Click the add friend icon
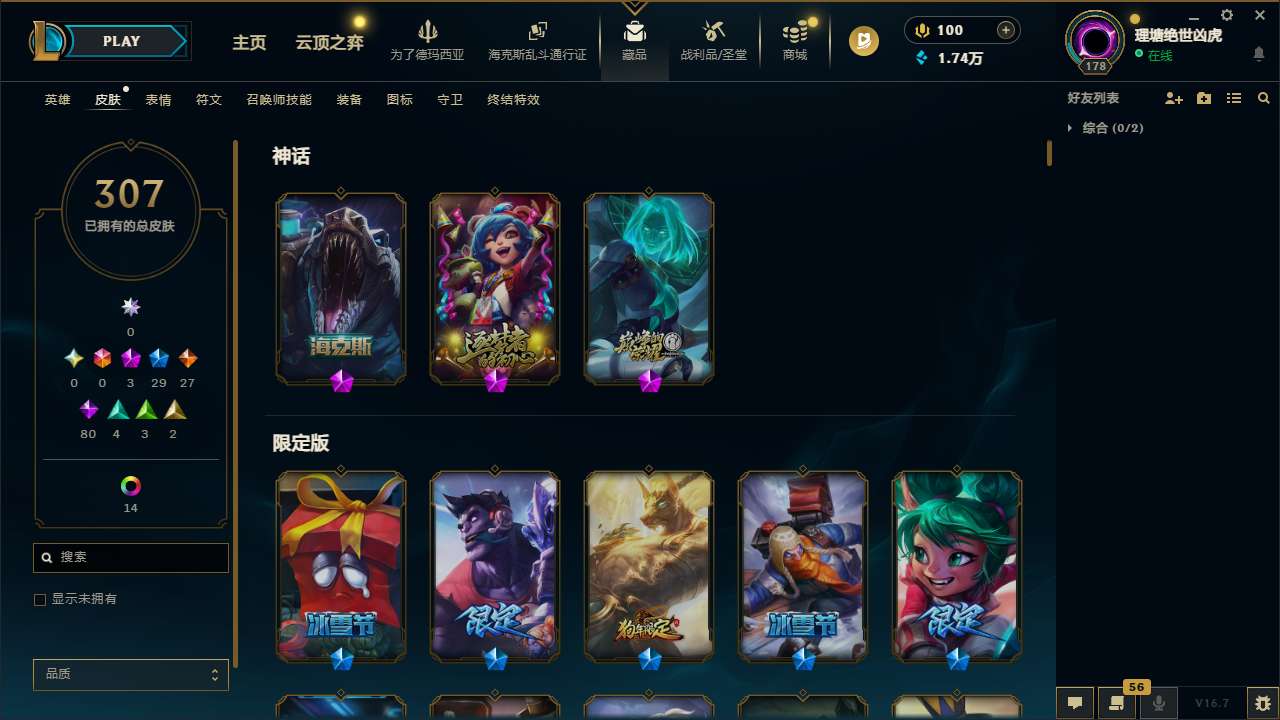The height and width of the screenshot is (720, 1280). click(1174, 98)
